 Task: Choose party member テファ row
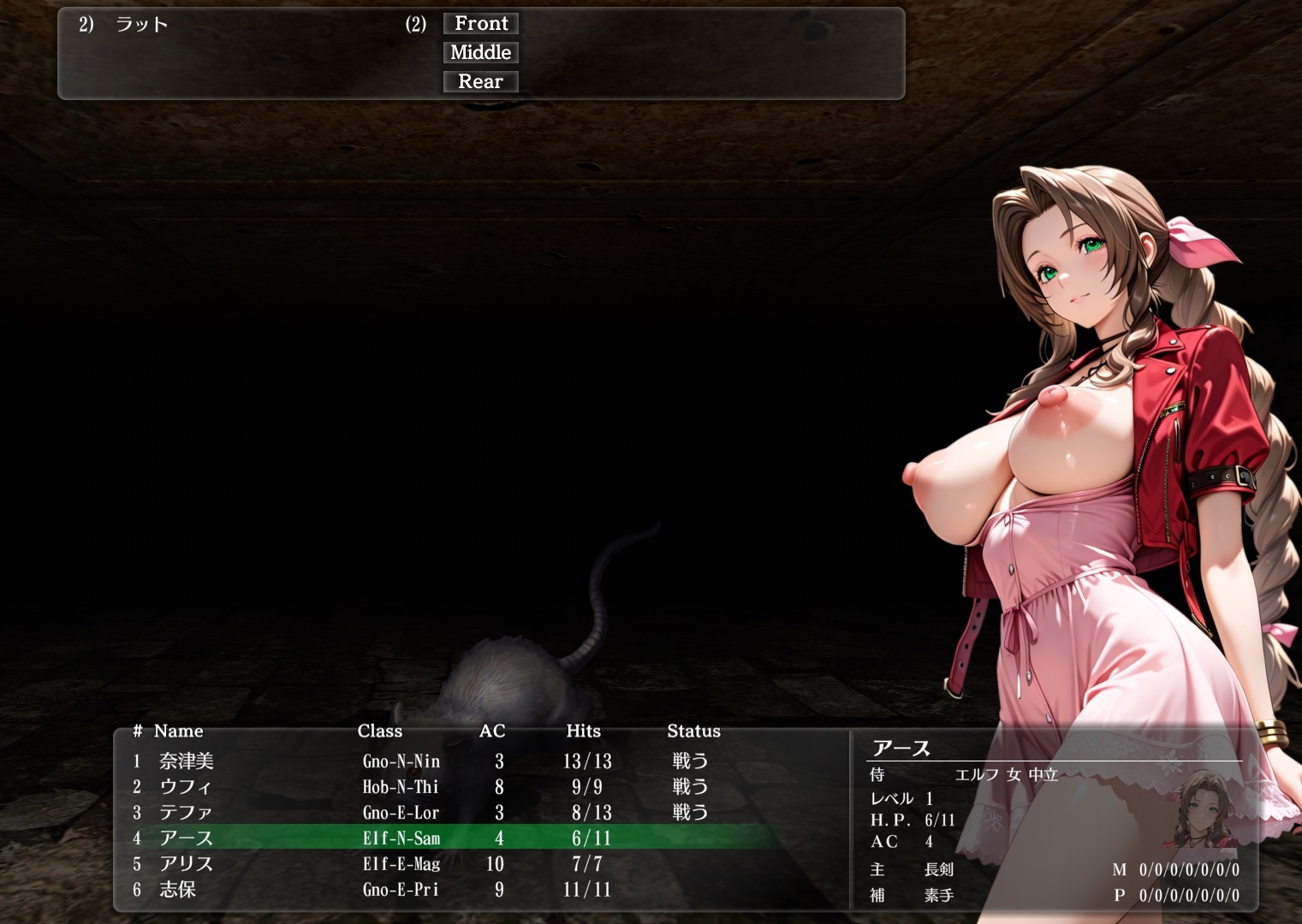point(186,813)
